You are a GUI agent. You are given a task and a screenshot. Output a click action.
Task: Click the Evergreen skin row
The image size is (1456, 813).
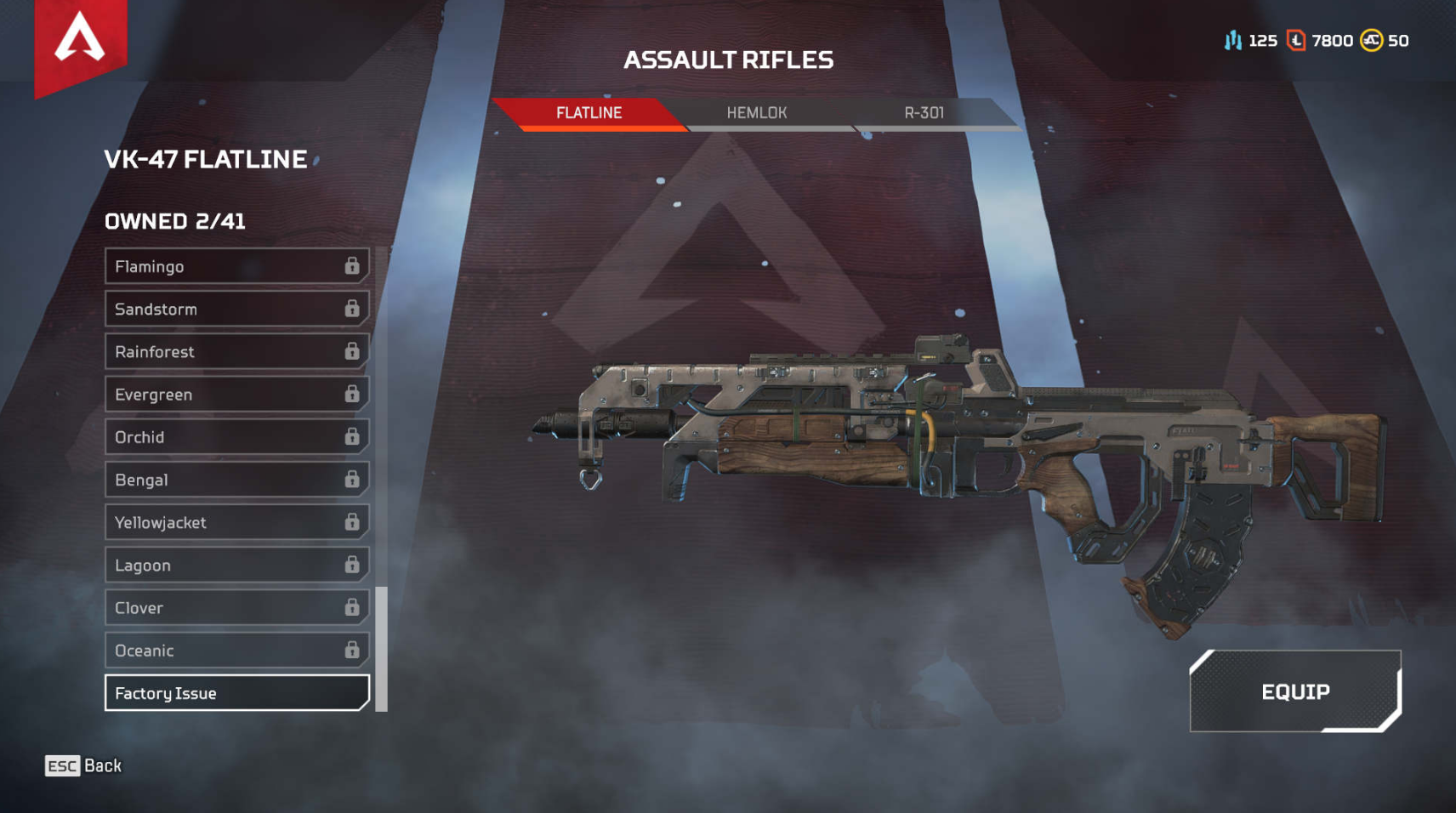pos(236,395)
